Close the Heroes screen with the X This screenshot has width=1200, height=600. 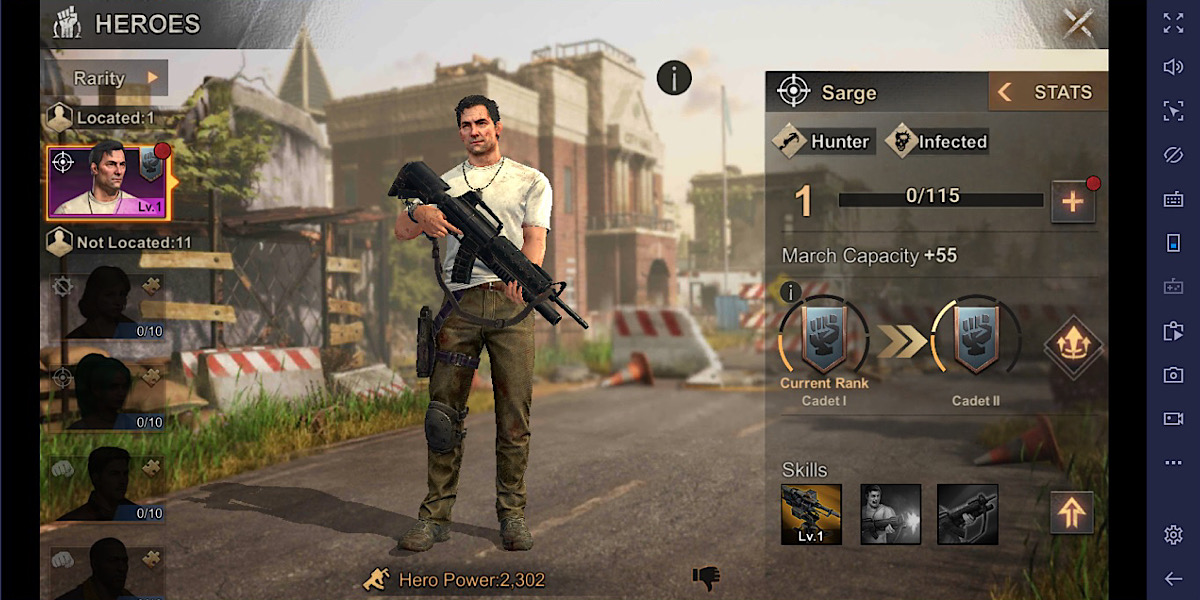pos(1078,23)
